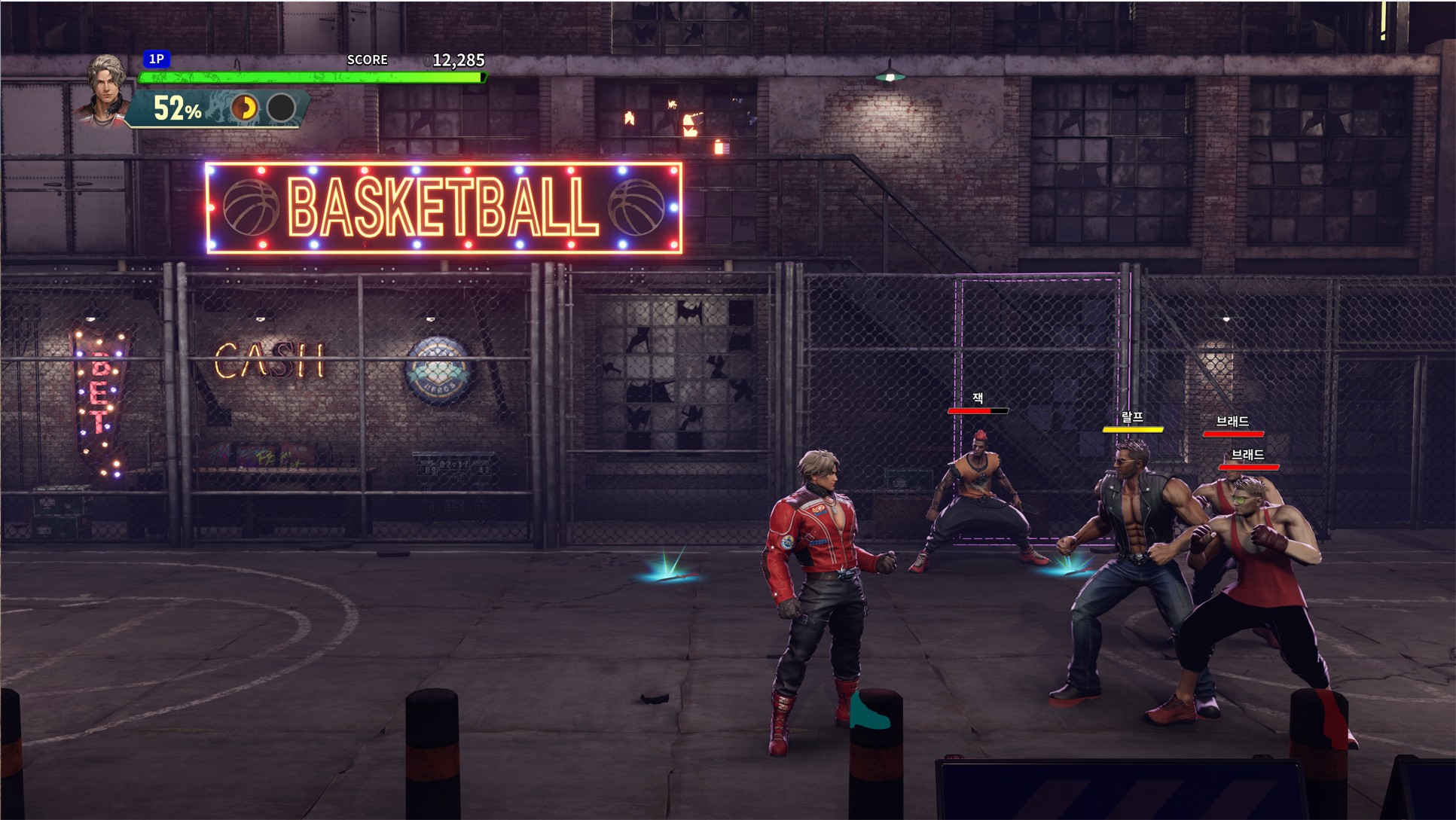Select the empty dark special gauge orb
Viewport: 1456px width, 820px height.
[x=281, y=108]
